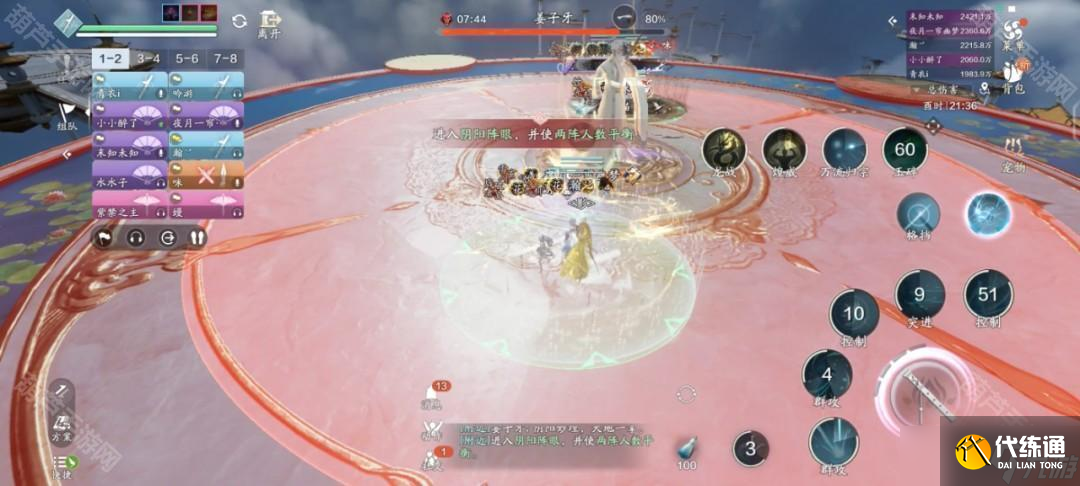Switch to the 3-4 team tab
Screen dimensions: 1080x486
[x=148, y=59]
